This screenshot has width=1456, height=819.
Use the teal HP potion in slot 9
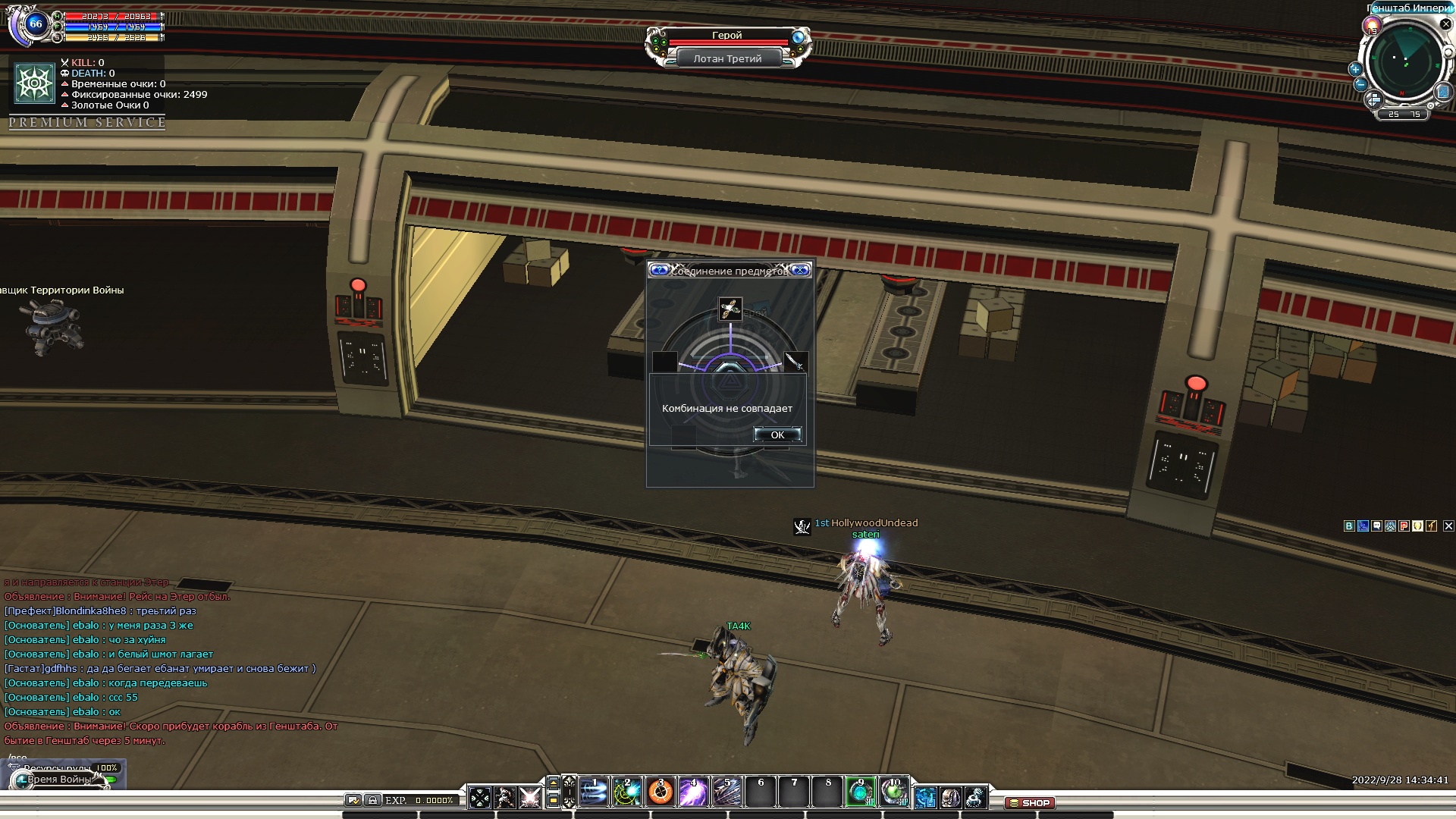point(860,792)
